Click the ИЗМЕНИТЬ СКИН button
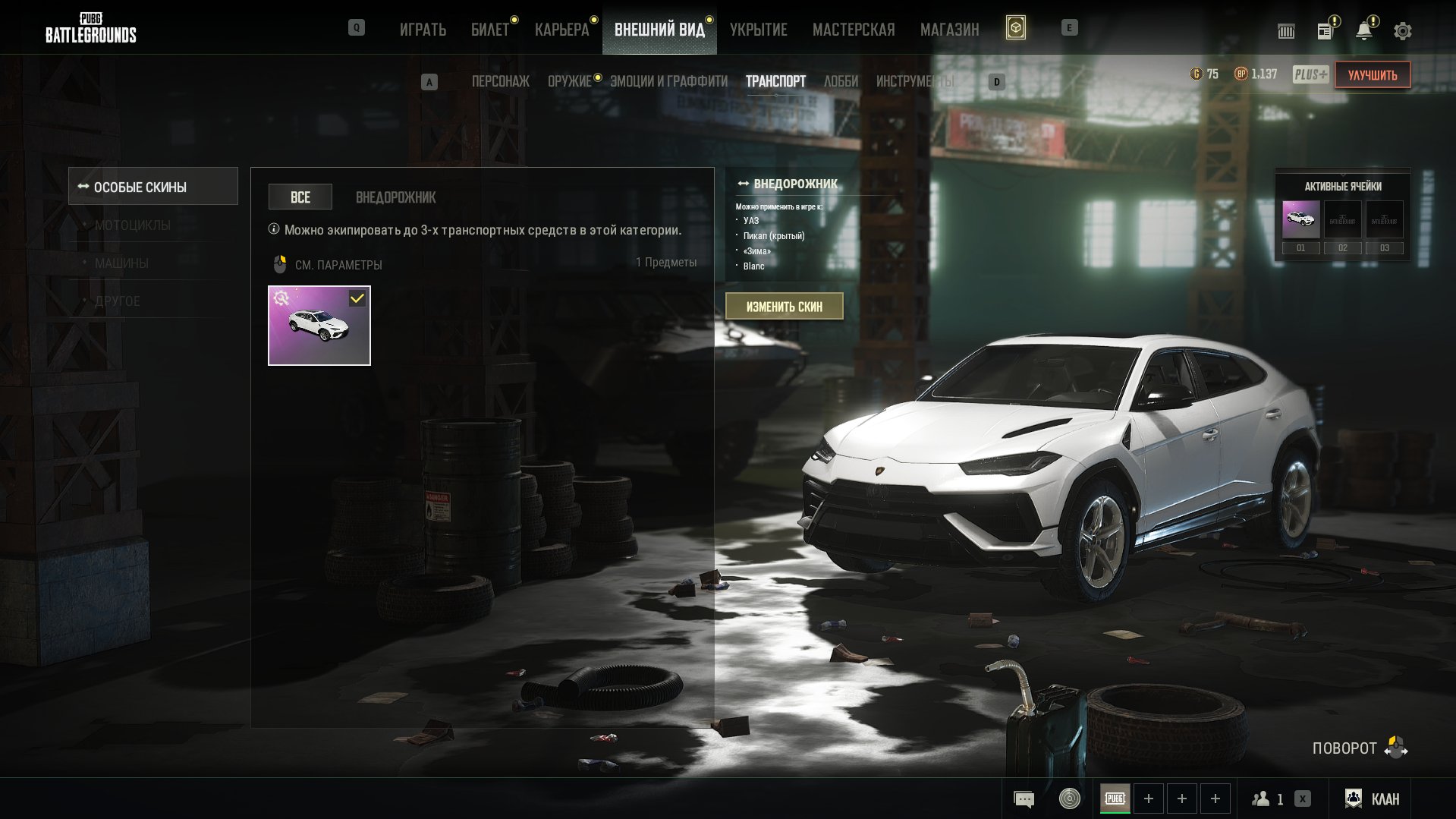 click(x=784, y=307)
